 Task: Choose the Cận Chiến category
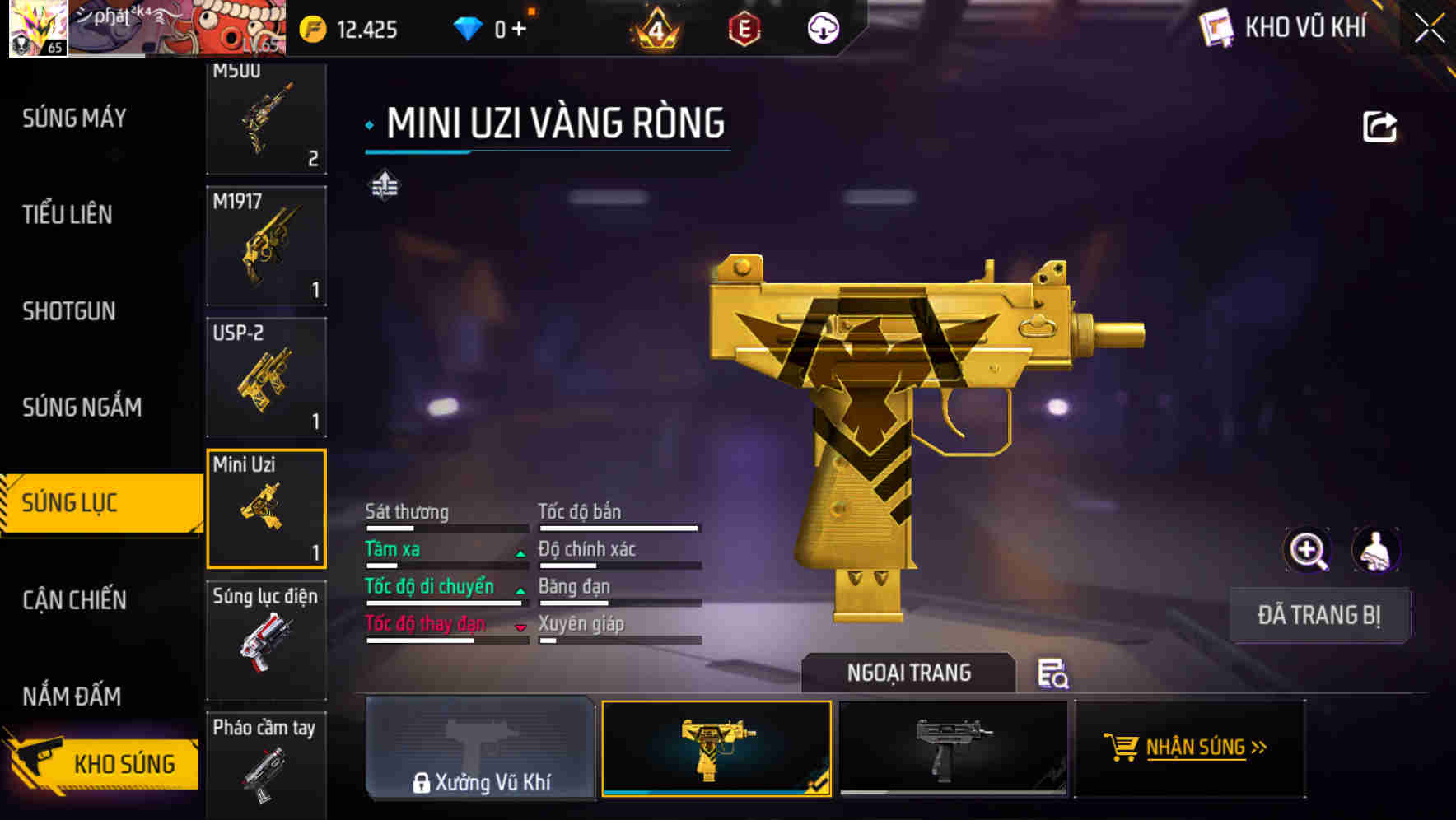click(75, 599)
